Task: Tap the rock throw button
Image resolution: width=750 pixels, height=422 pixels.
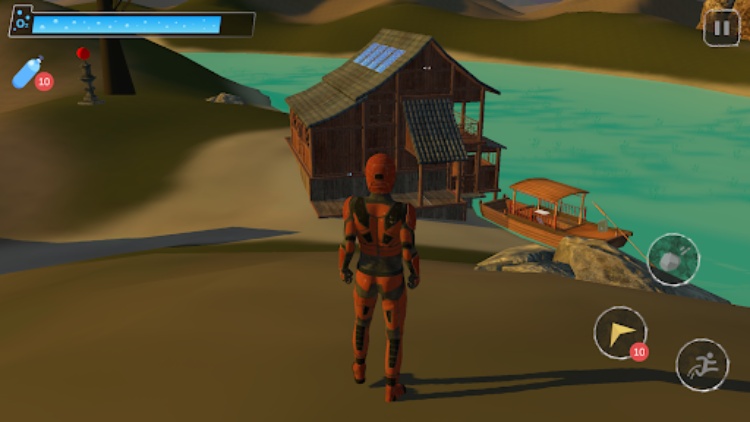Action: (672, 260)
